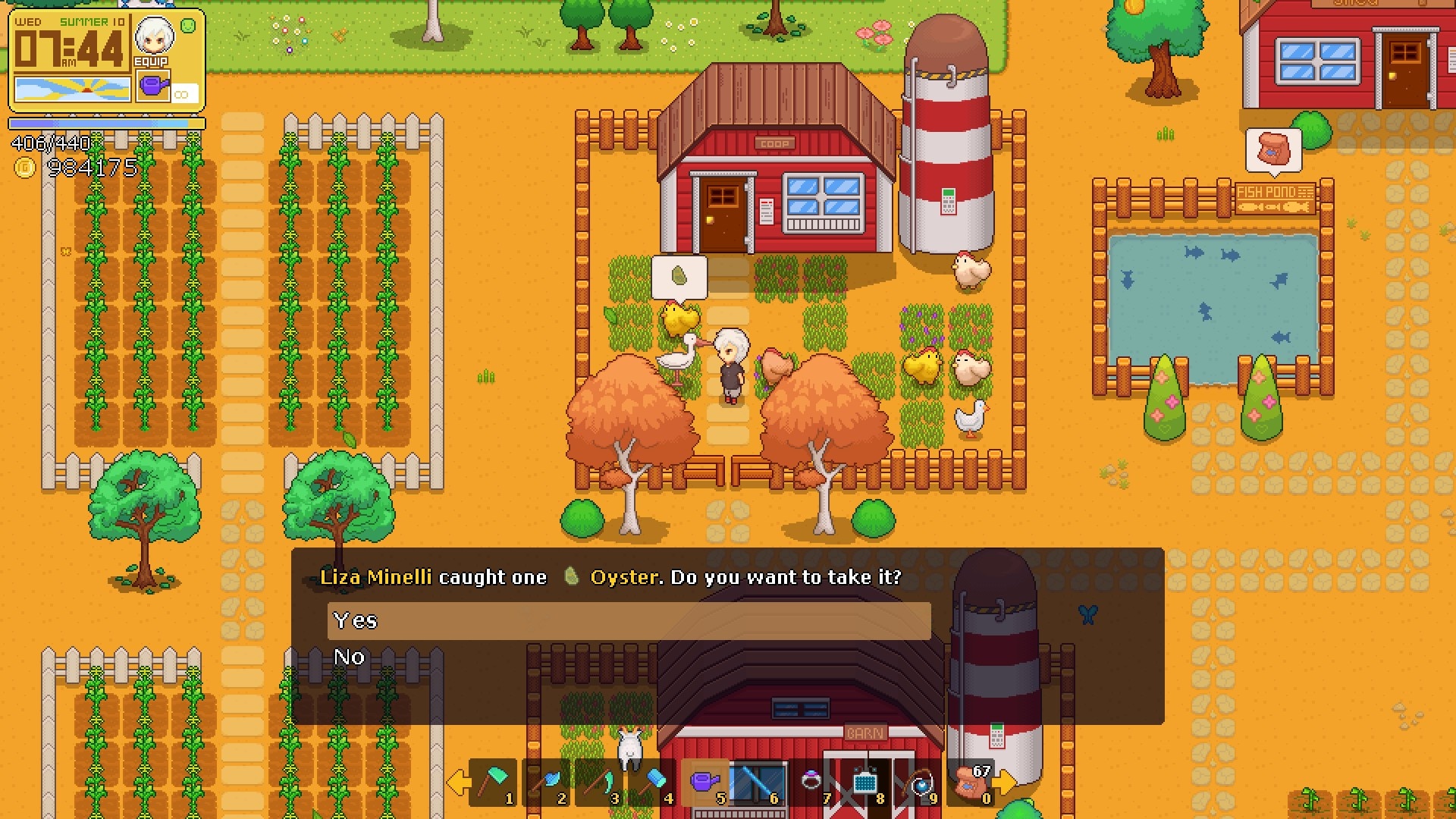1456x819 pixels.
Task: Select the ring in hotbar slot 7
Action: click(811, 782)
